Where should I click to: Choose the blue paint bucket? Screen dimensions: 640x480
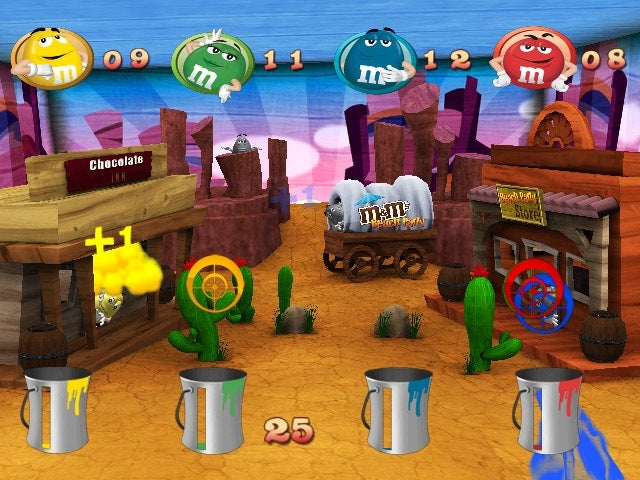pos(397,410)
